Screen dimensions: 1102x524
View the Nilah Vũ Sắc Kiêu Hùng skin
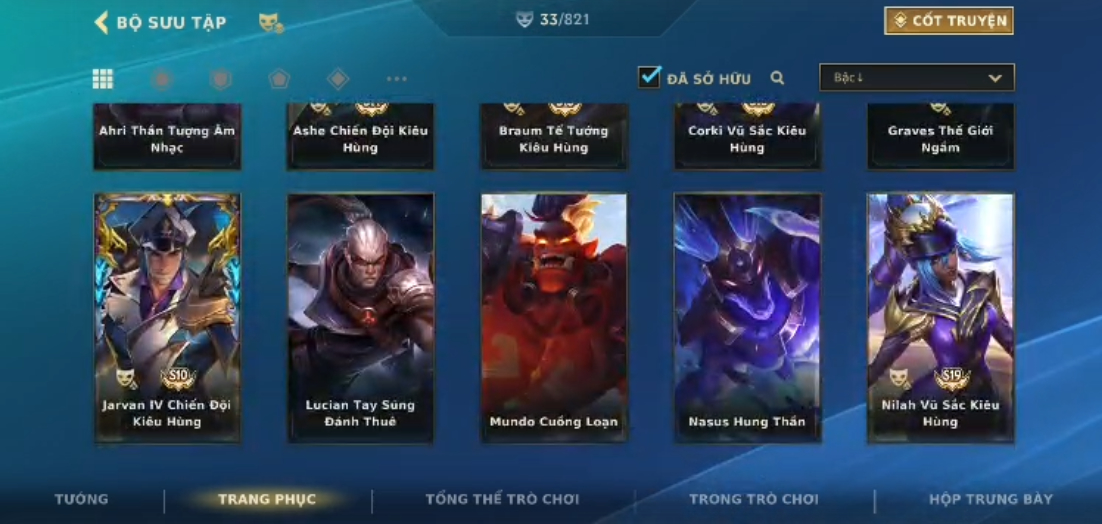940,317
